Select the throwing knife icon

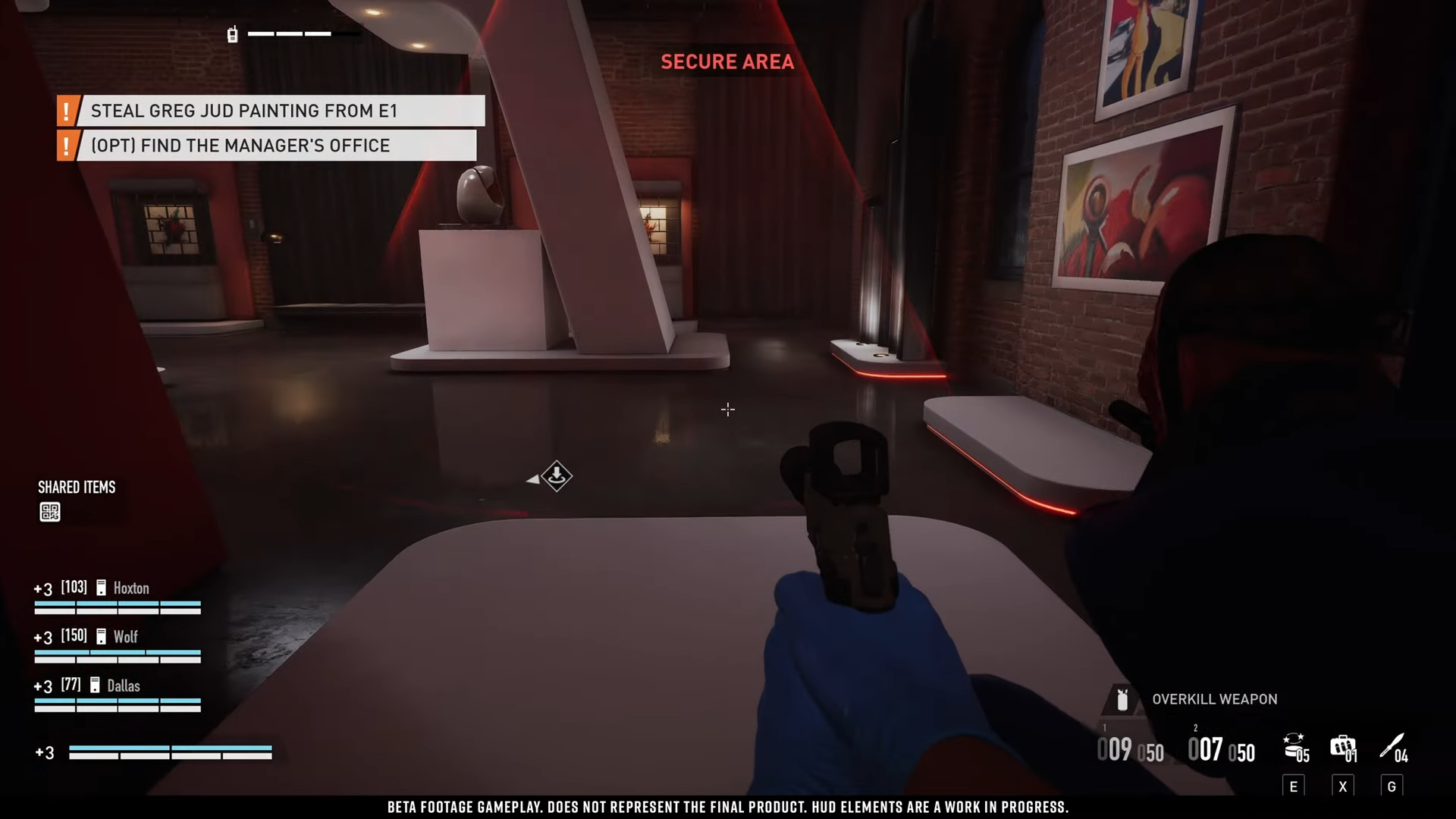coord(1392,746)
